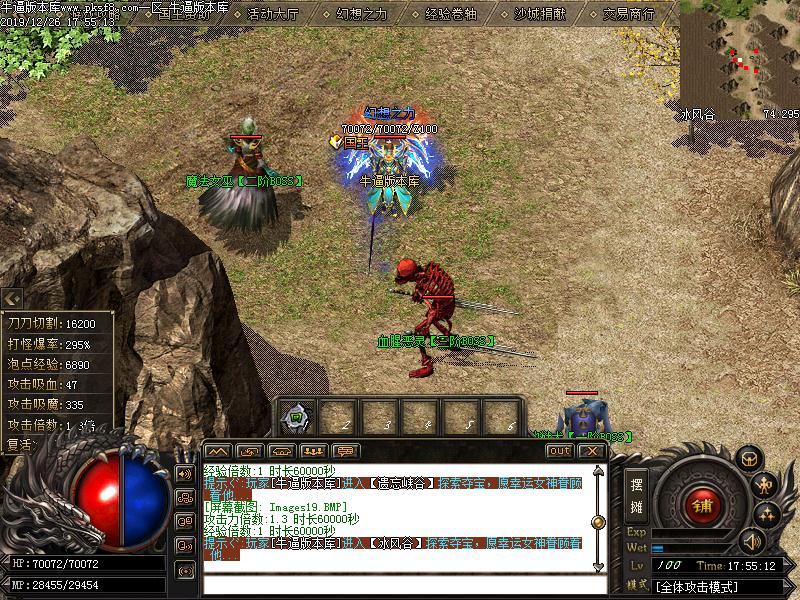
Task: Toggle sound with the speaker icon
Action: pos(751,542)
